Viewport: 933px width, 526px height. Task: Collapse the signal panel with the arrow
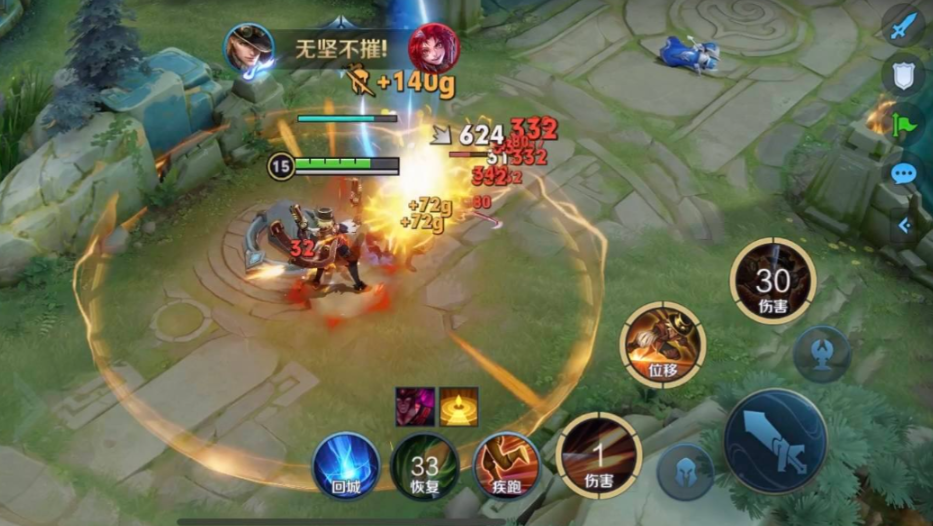pyautogui.click(x=904, y=225)
